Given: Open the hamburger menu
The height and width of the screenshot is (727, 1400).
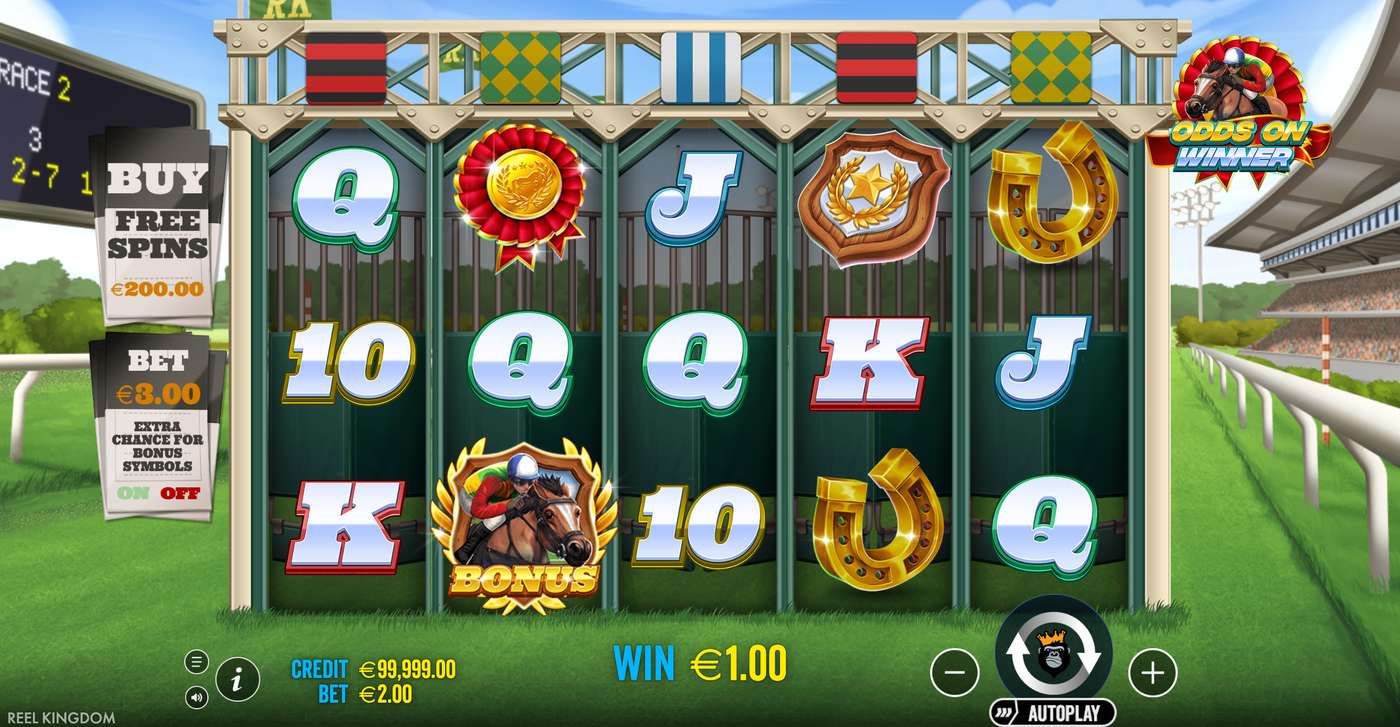Looking at the screenshot, I should 197,661.
